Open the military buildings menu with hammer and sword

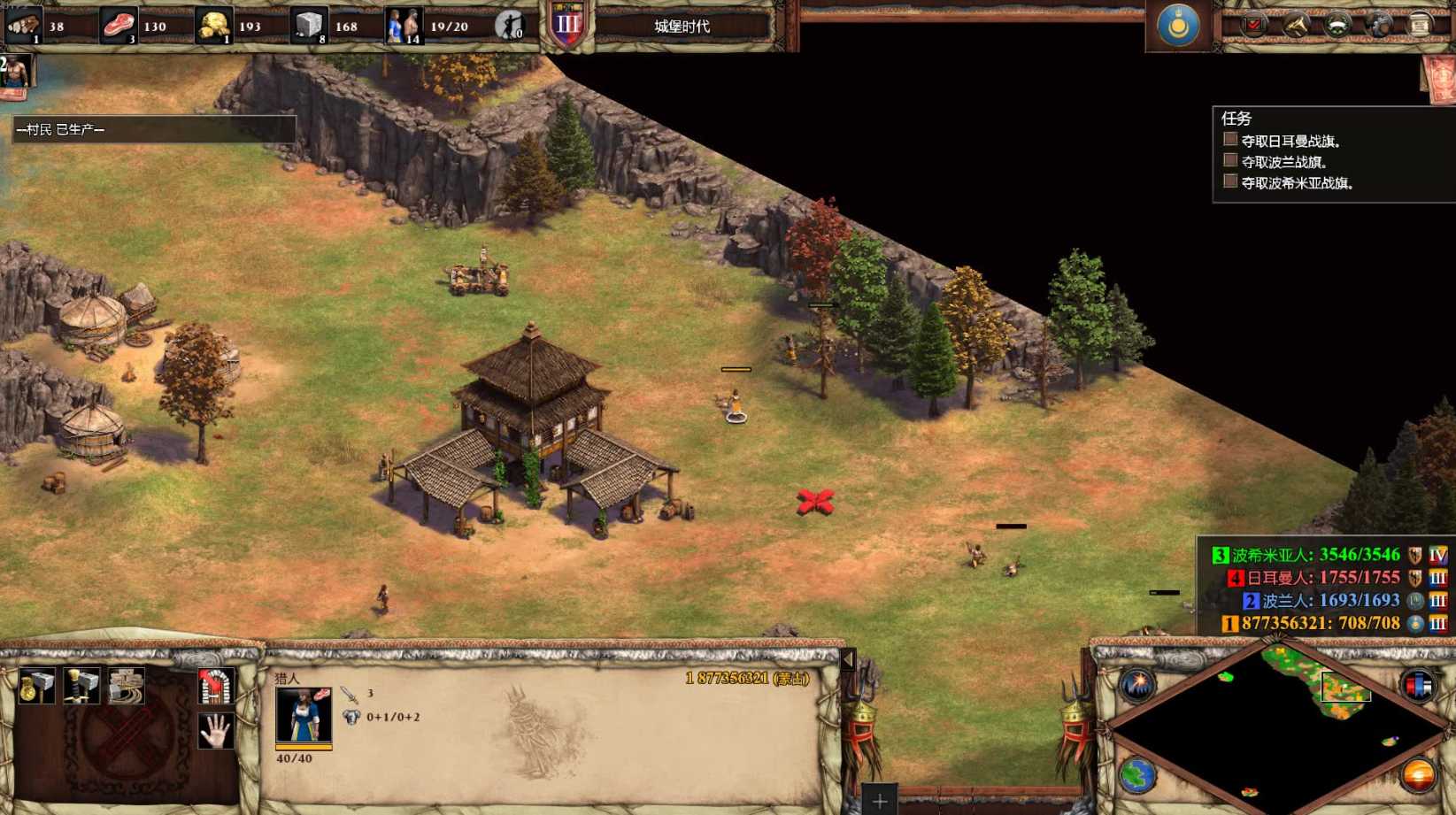point(81,687)
